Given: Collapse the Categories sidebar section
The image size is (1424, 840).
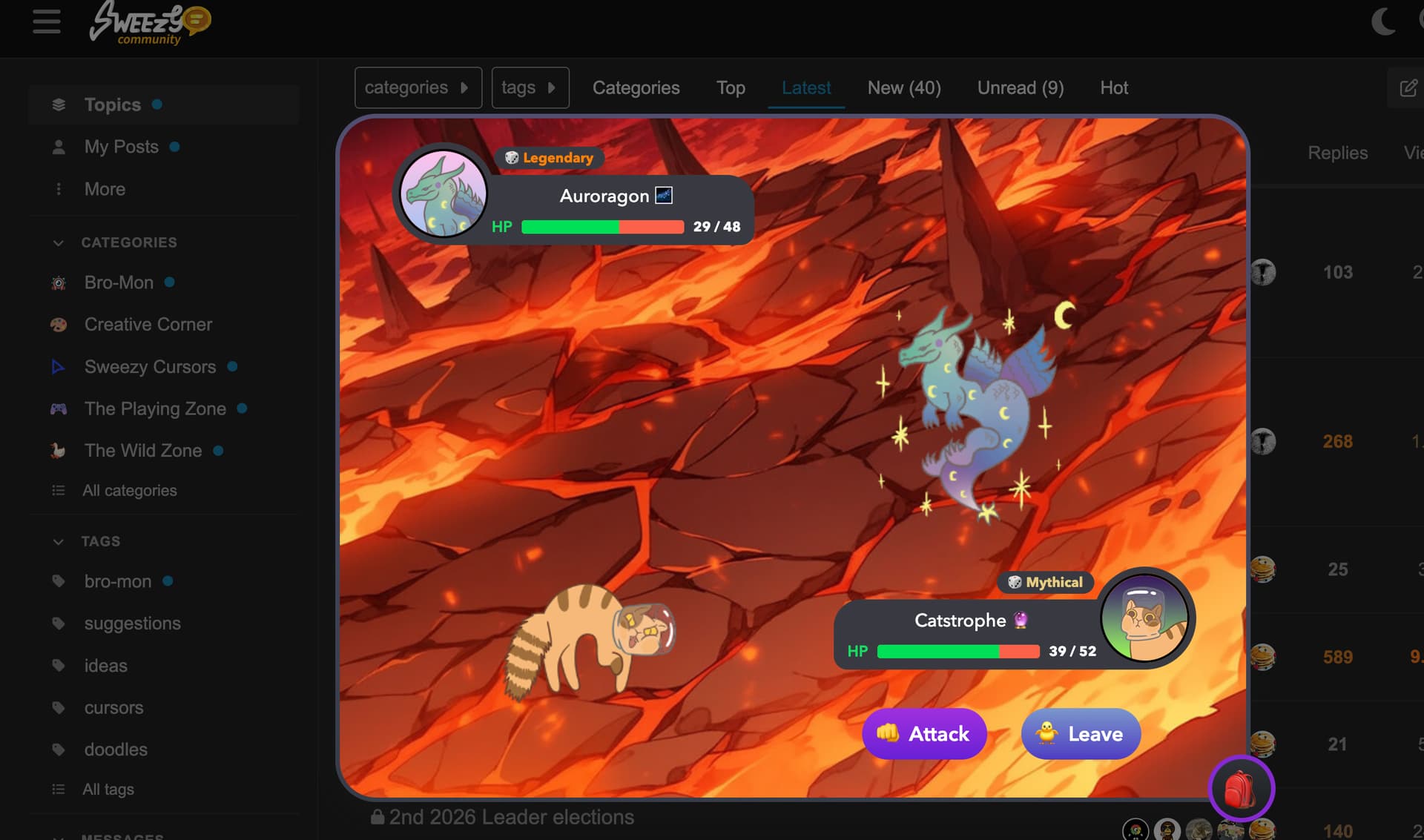Looking at the screenshot, I should tap(59, 242).
